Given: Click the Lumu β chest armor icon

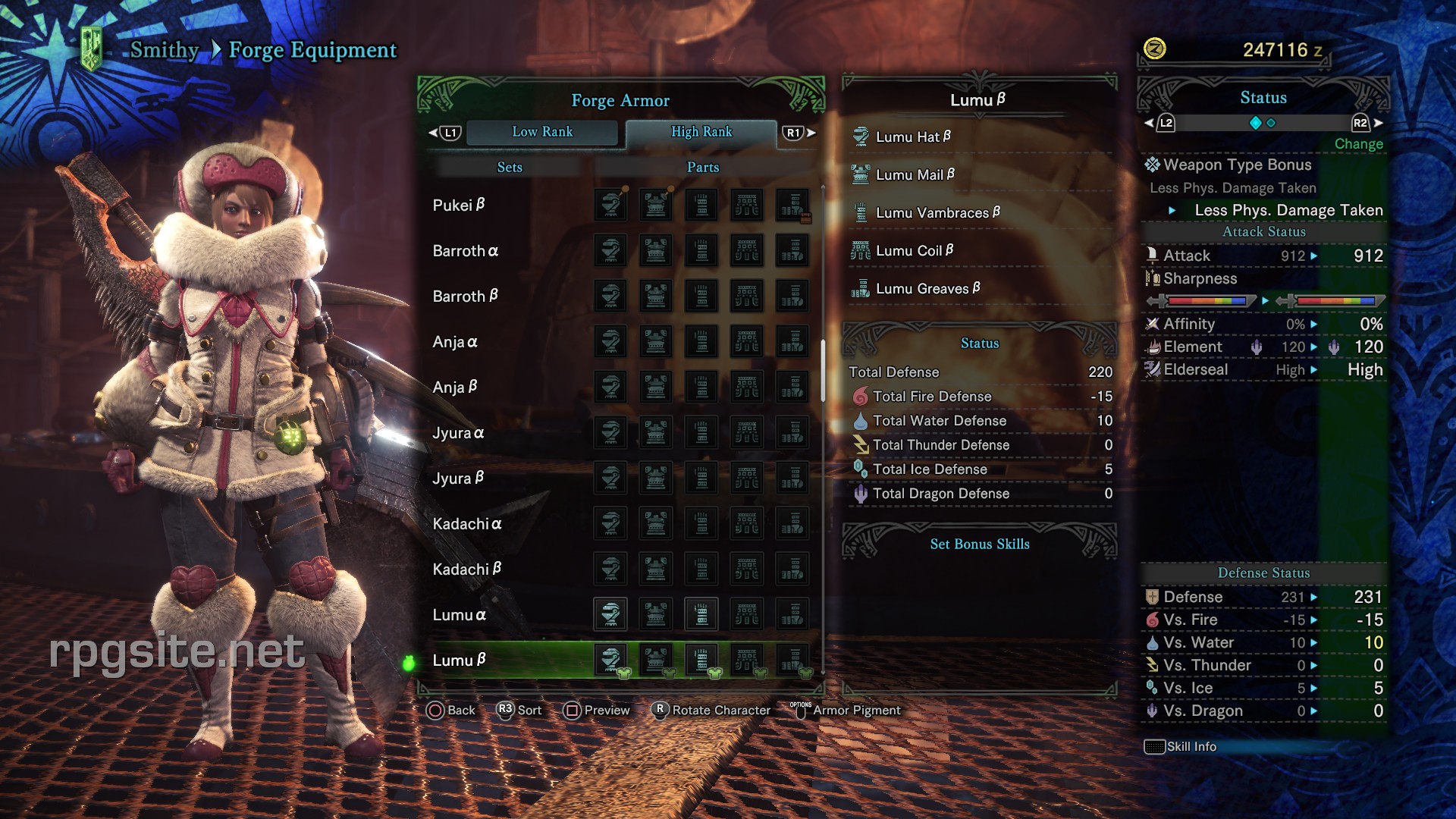Looking at the screenshot, I should coord(656,660).
